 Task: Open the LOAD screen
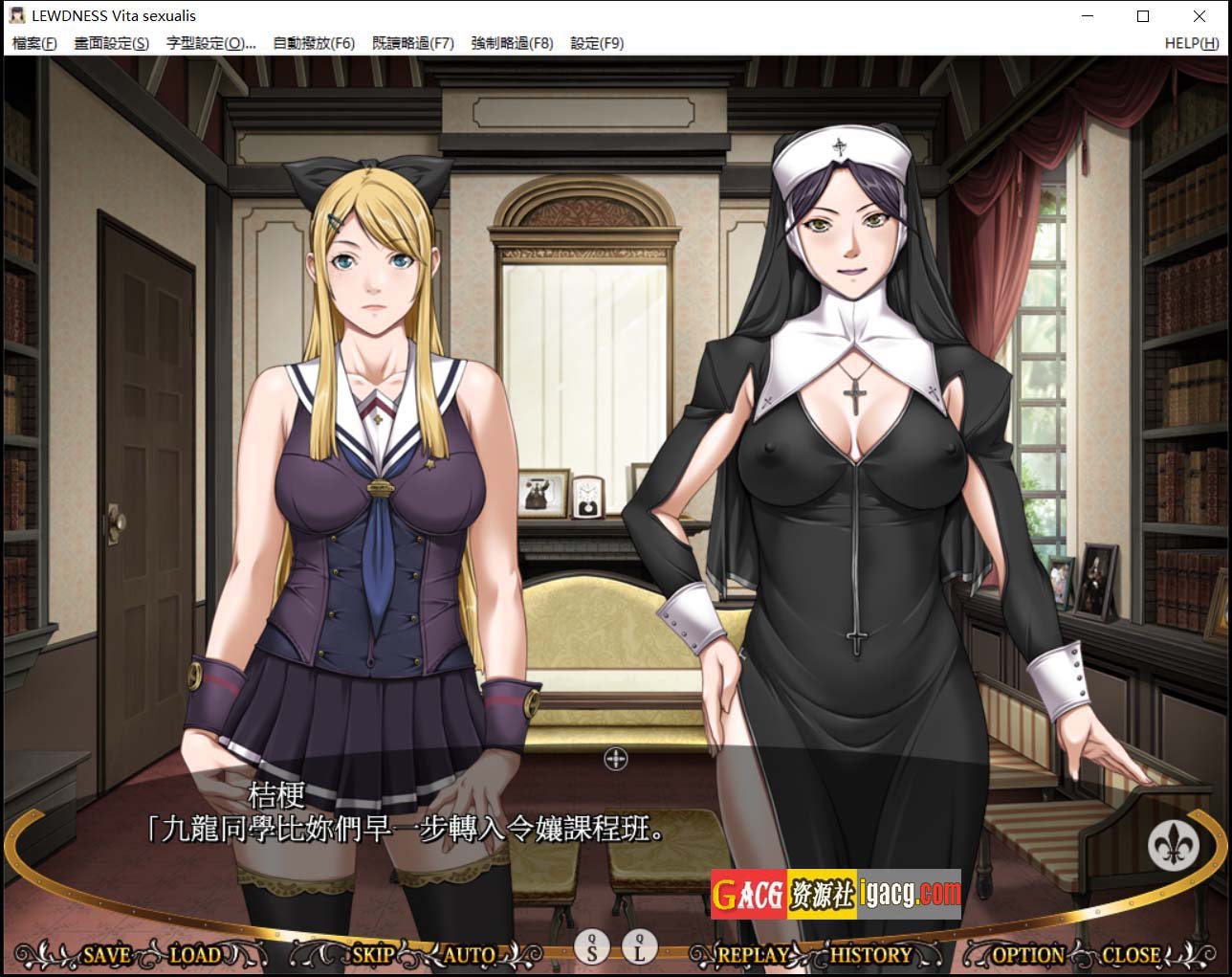pos(195,954)
